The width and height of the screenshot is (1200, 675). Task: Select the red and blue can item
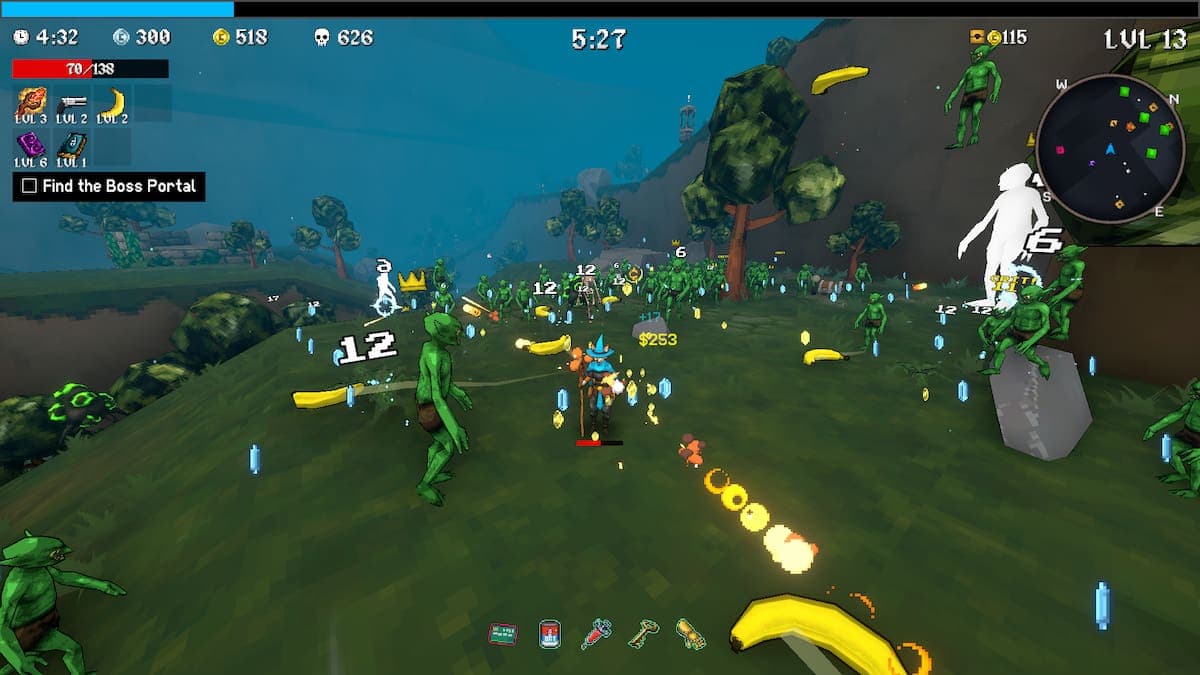point(549,633)
